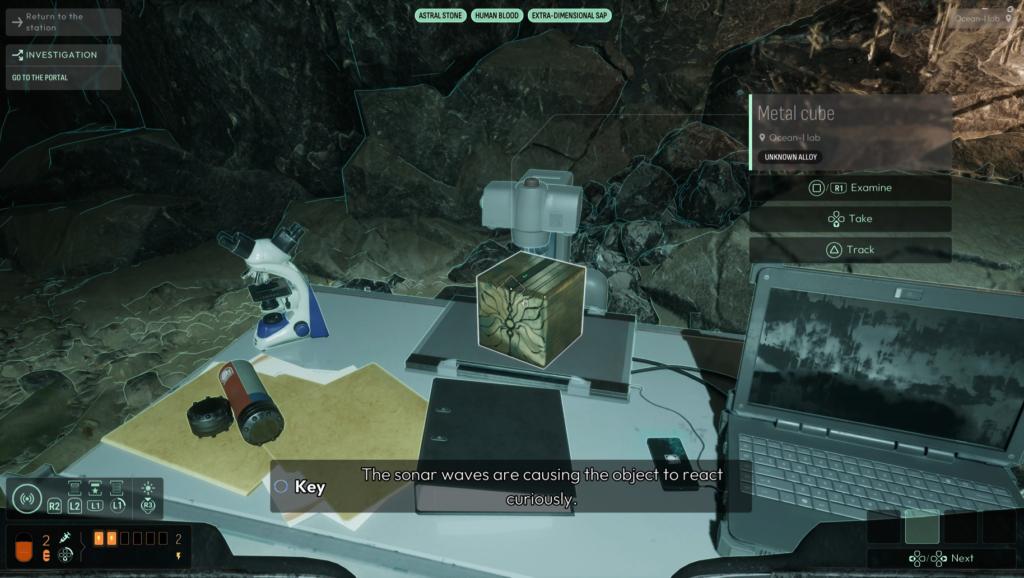Screen dimensions: 1024x578
Task: Click the Return to the station objective
Action: point(62,22)
